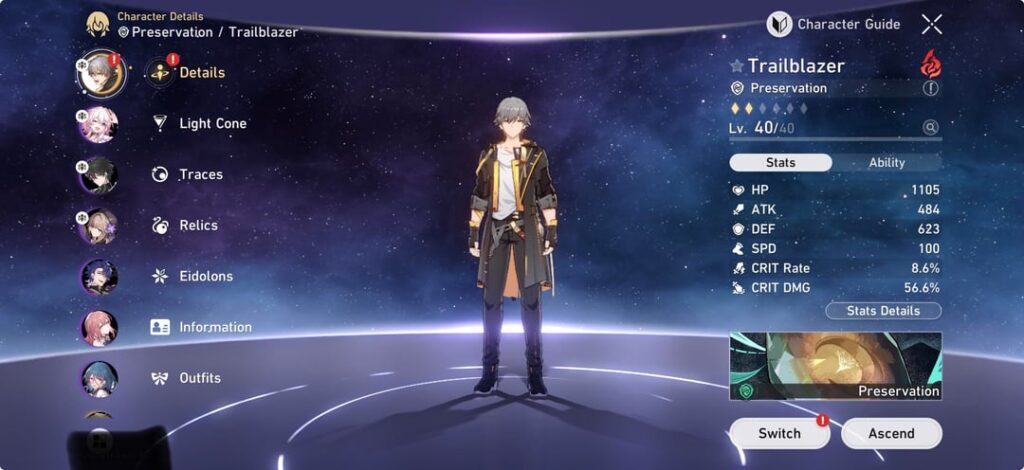Image resolution: width=1024 pixels, height=470 pixels.
Task: Click the Switch path button
Action: [779, 433]
